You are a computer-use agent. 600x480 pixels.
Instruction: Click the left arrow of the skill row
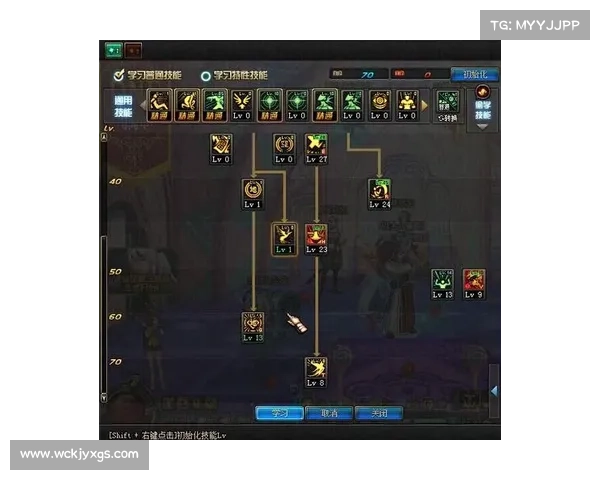click(x=141, y=104)
